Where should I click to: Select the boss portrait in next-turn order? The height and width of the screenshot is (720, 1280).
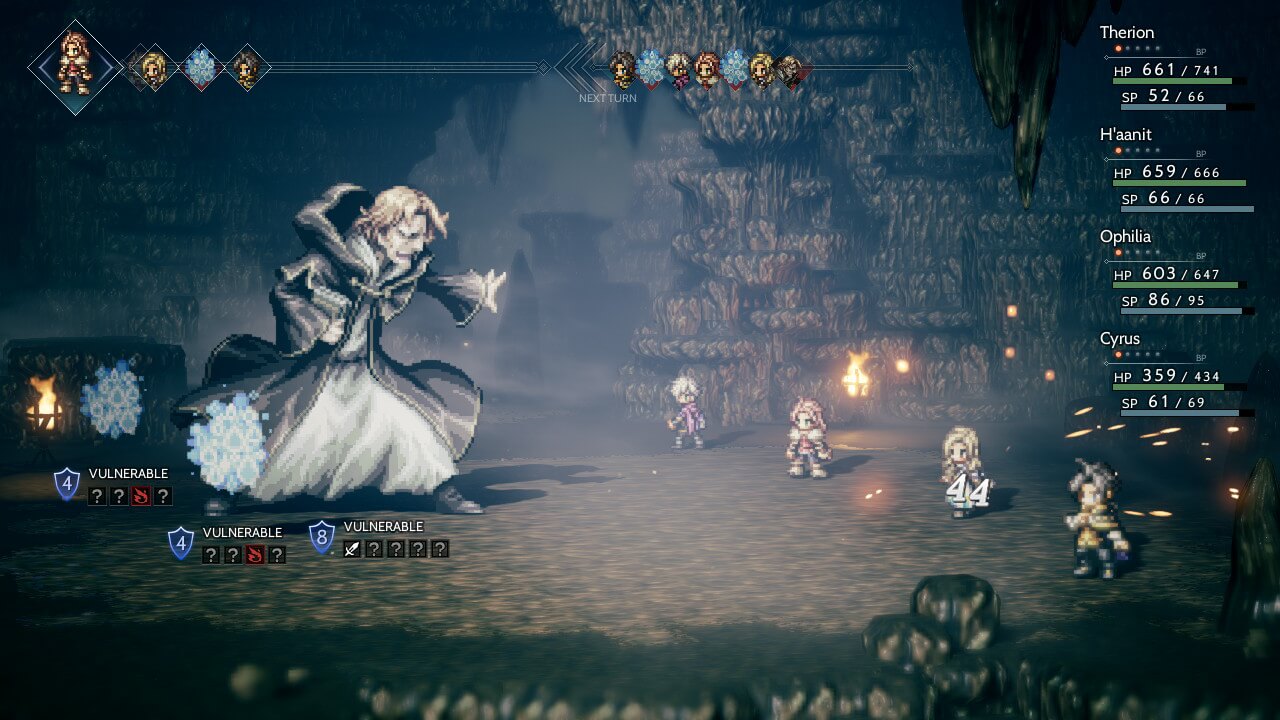coord(791,70)
